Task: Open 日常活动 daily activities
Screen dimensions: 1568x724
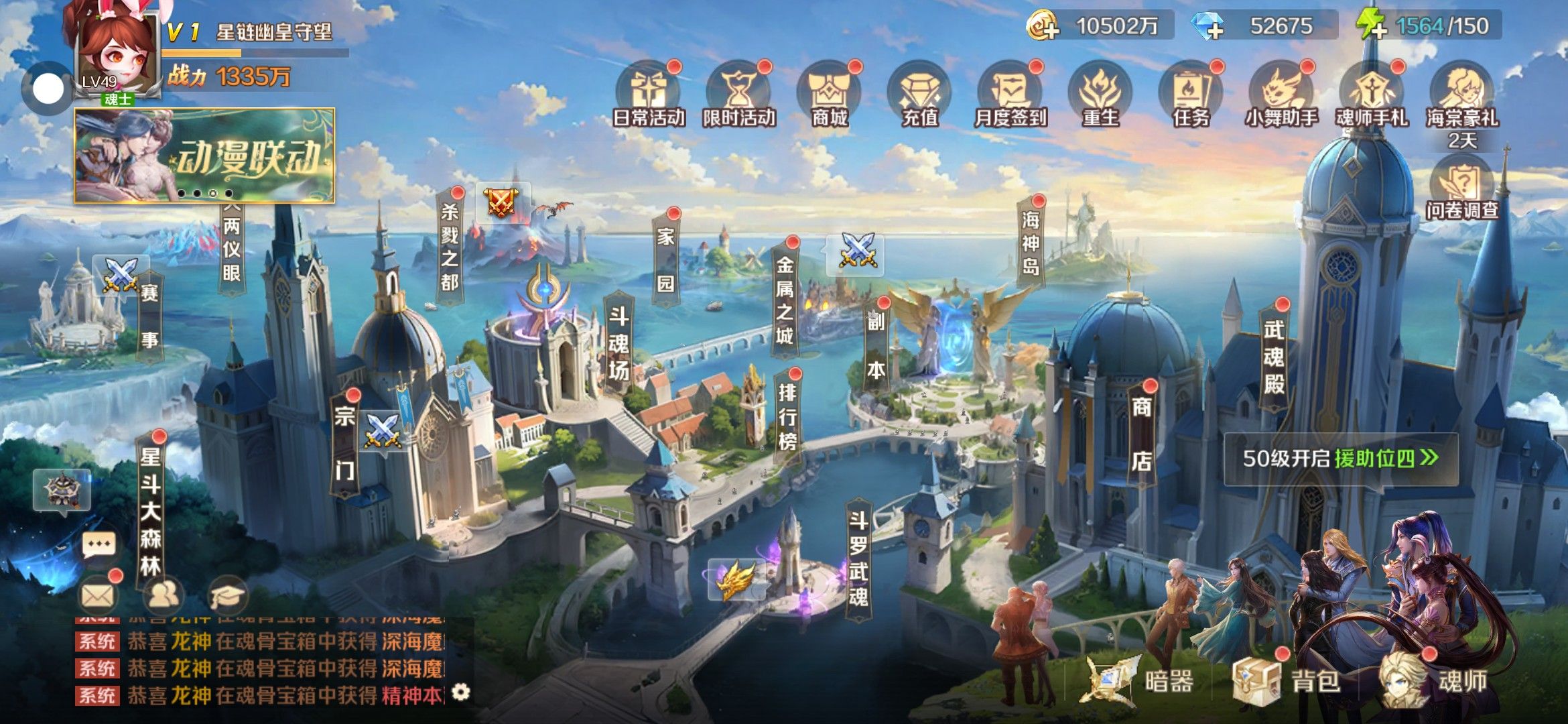Action: (x=648, y=95)
